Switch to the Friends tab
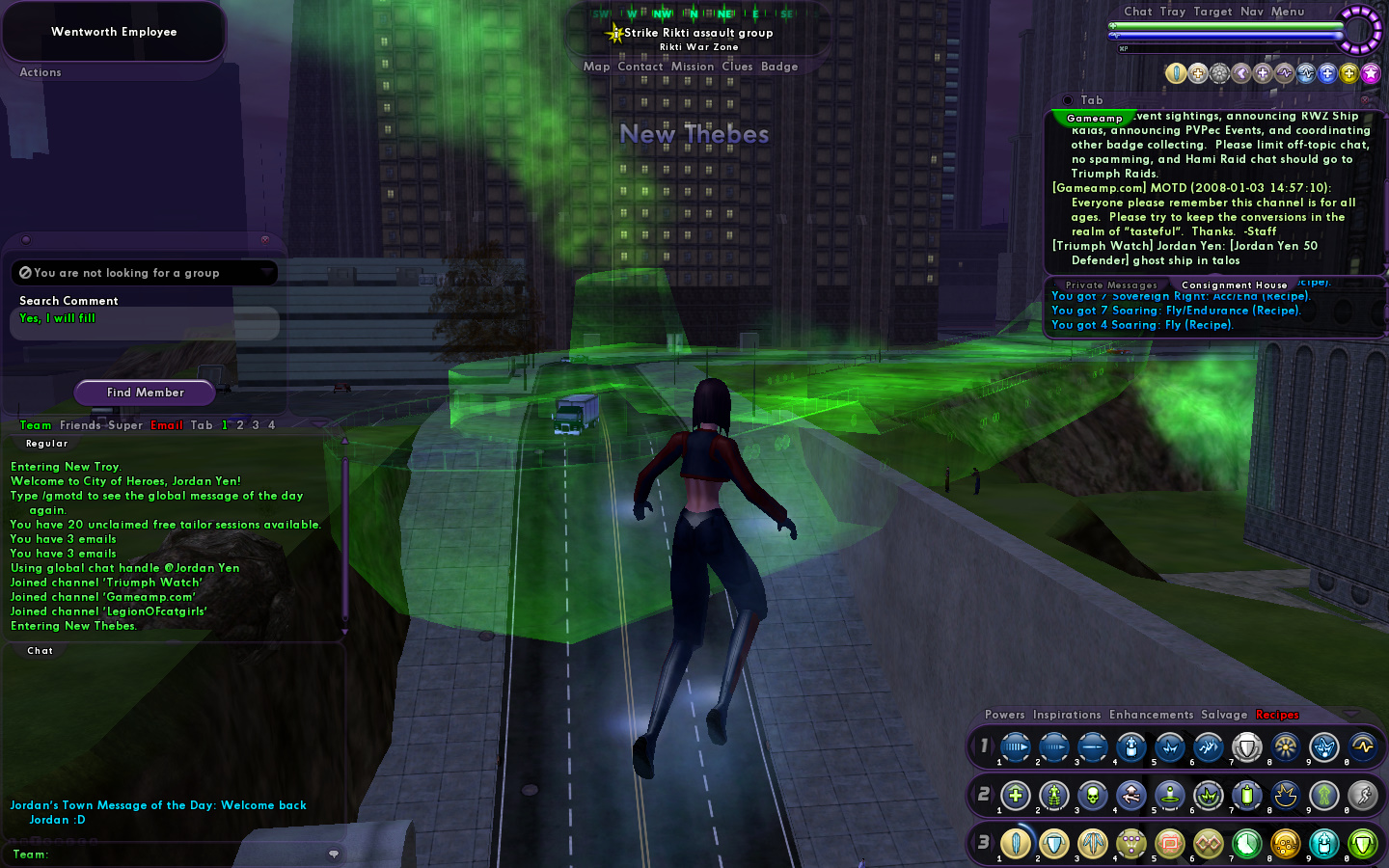The width and height of the screenshot is (1389, 868). 80,425
